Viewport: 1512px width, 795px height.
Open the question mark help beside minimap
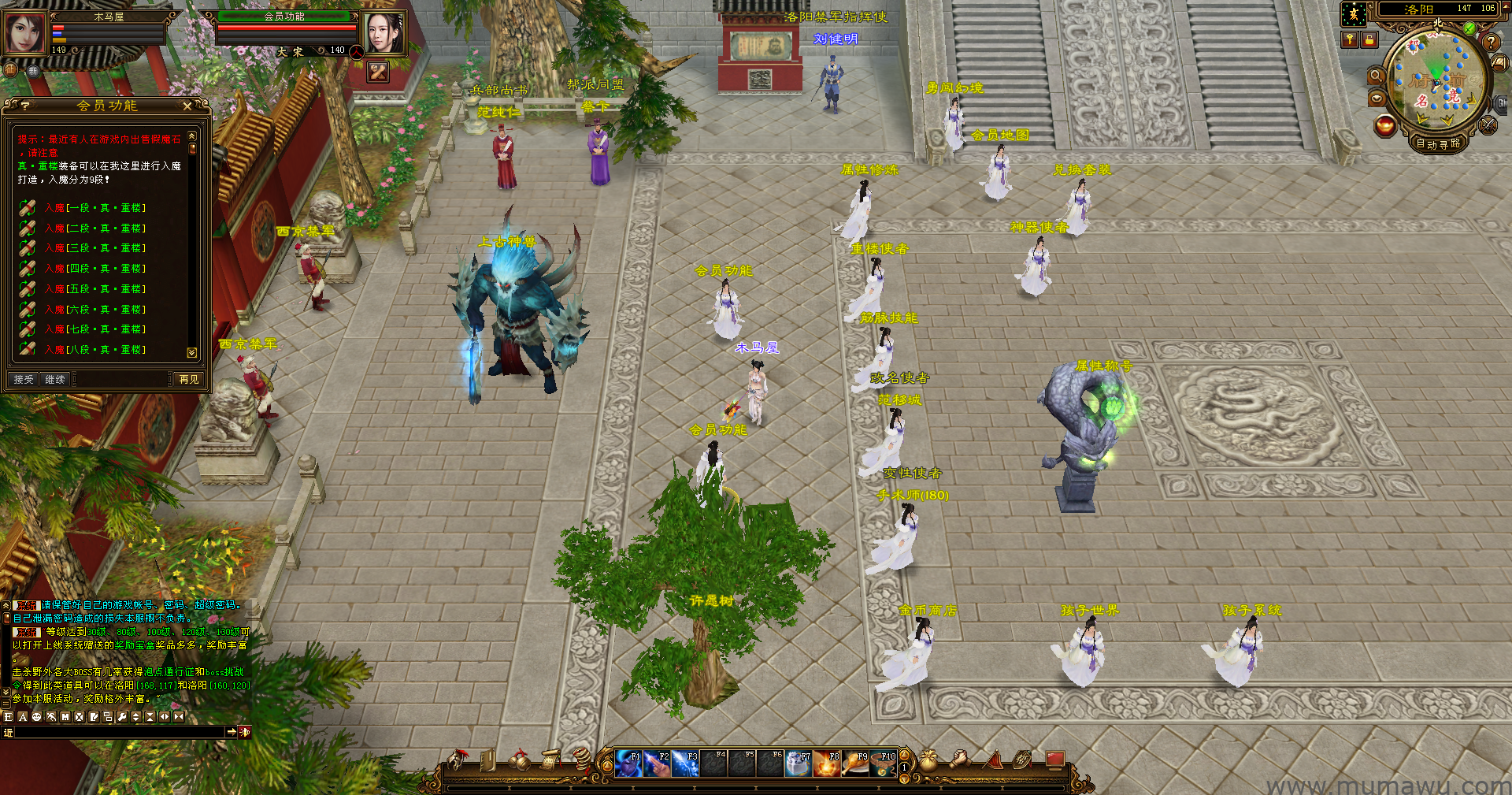tap(1491, 43)
